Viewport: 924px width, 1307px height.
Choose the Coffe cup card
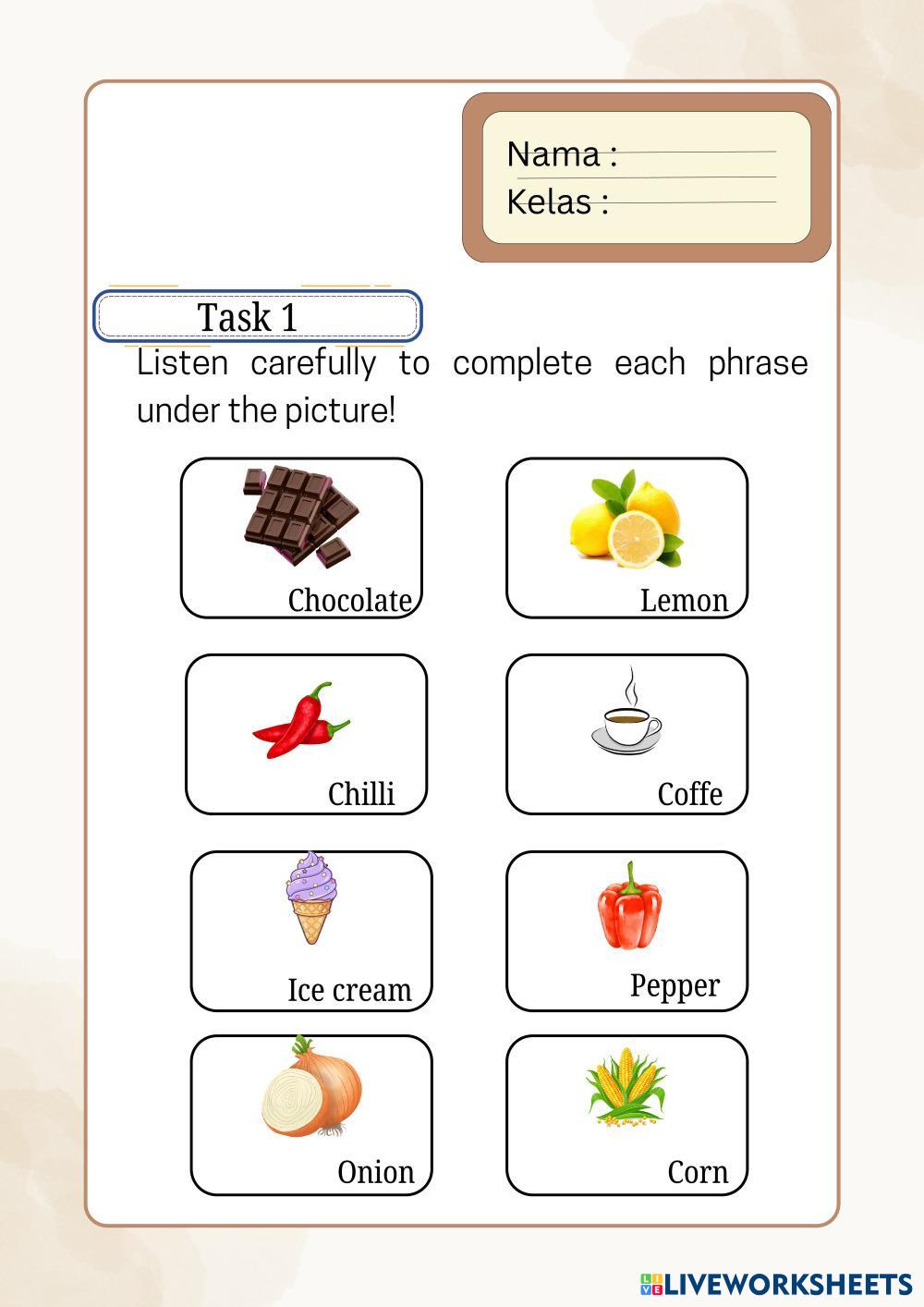click(x=626, y=734)
